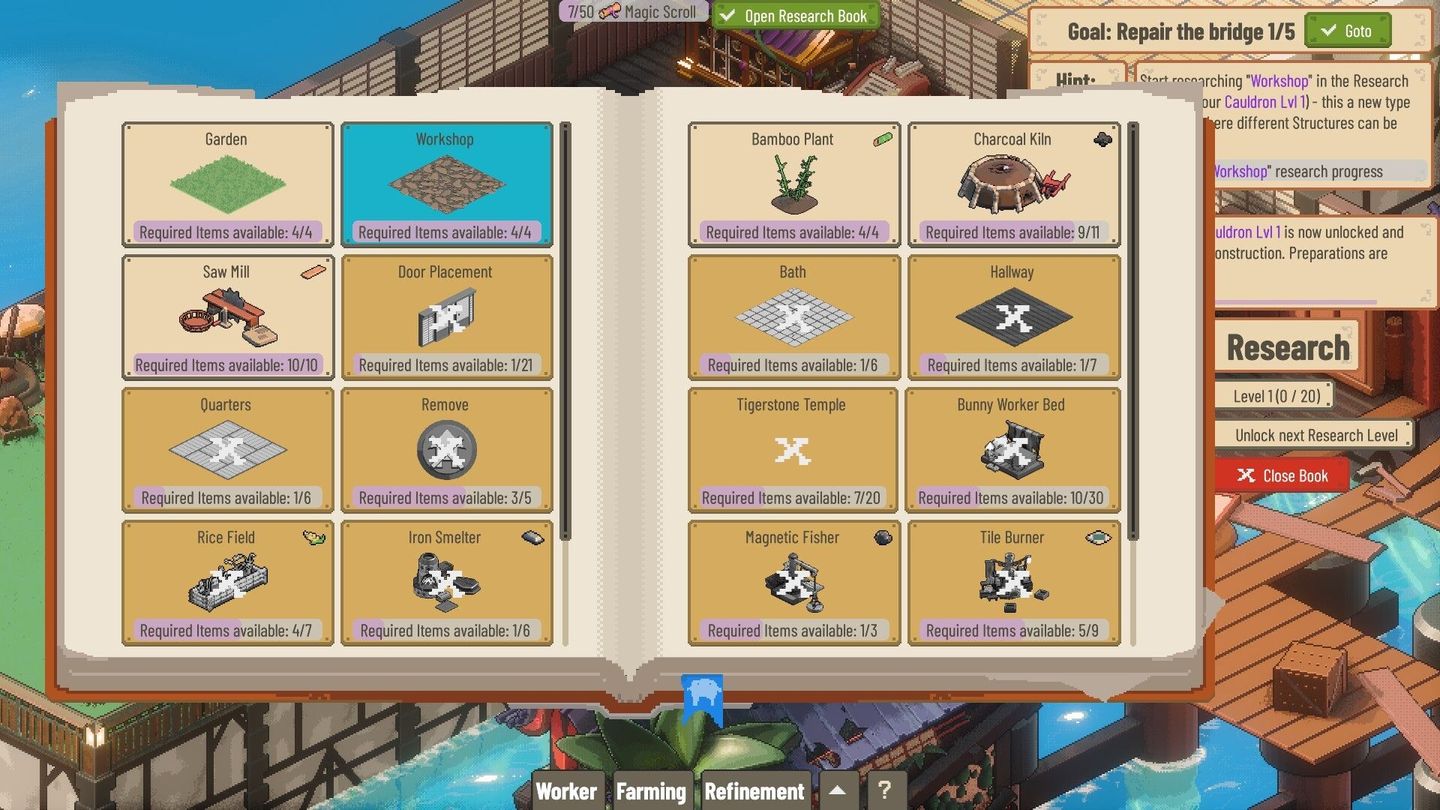The height and width of the screenshot is (810, 1440).
Task: Toggle the highlighted Workshop card selection
Action: [x=446, y=183]
